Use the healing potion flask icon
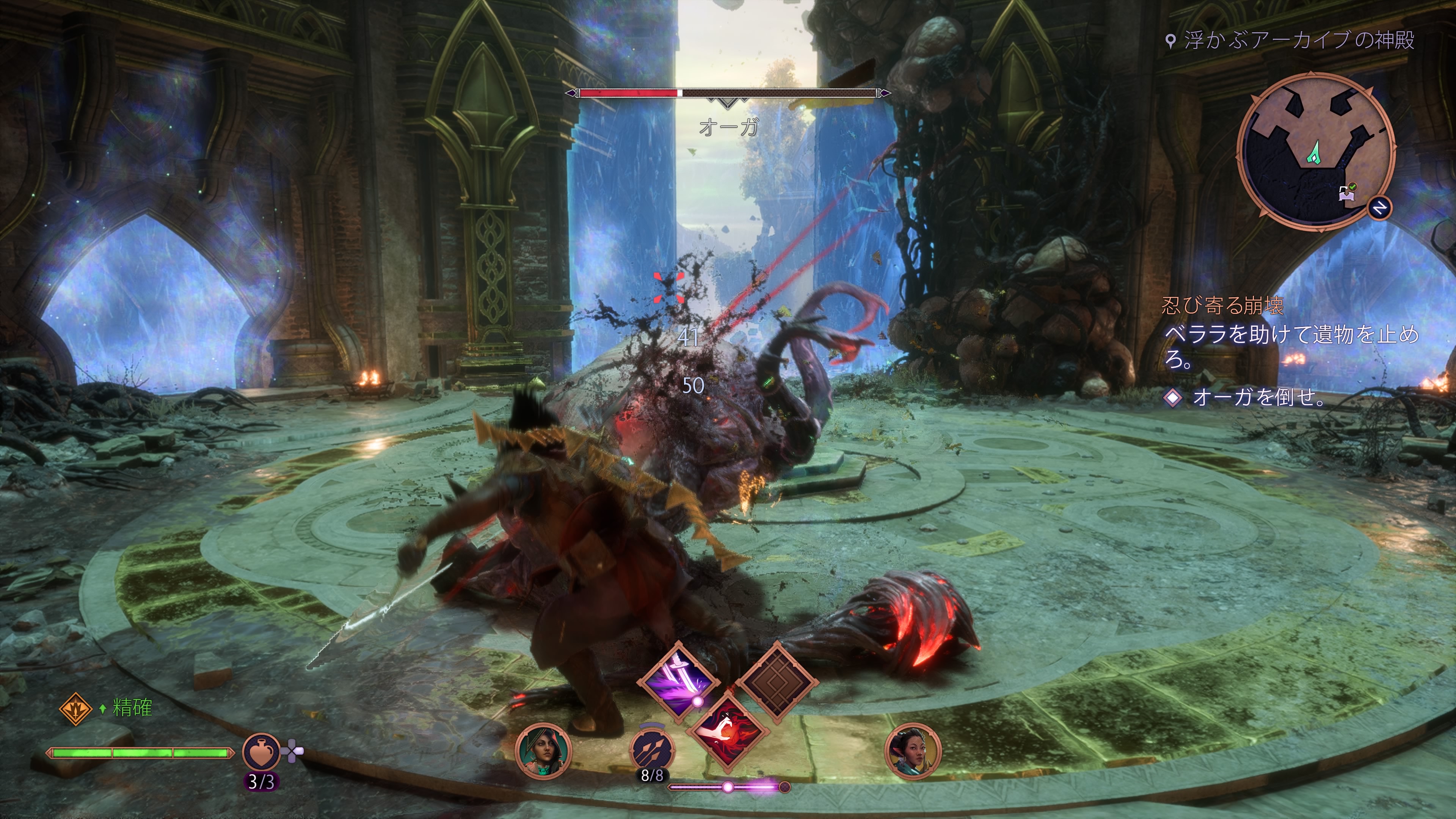Viewport: 1456px width, 819px height. 261,752
